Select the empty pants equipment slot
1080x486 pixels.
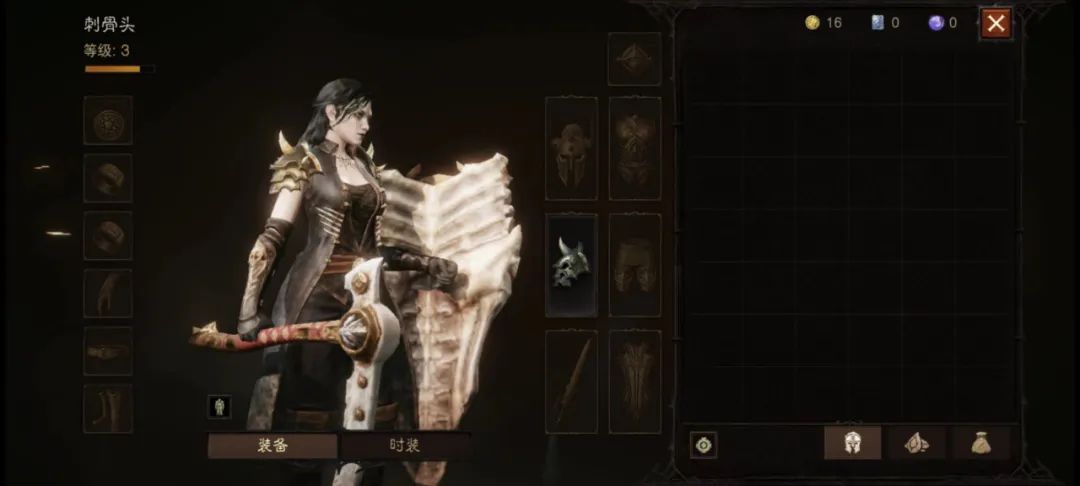point(635,264)
